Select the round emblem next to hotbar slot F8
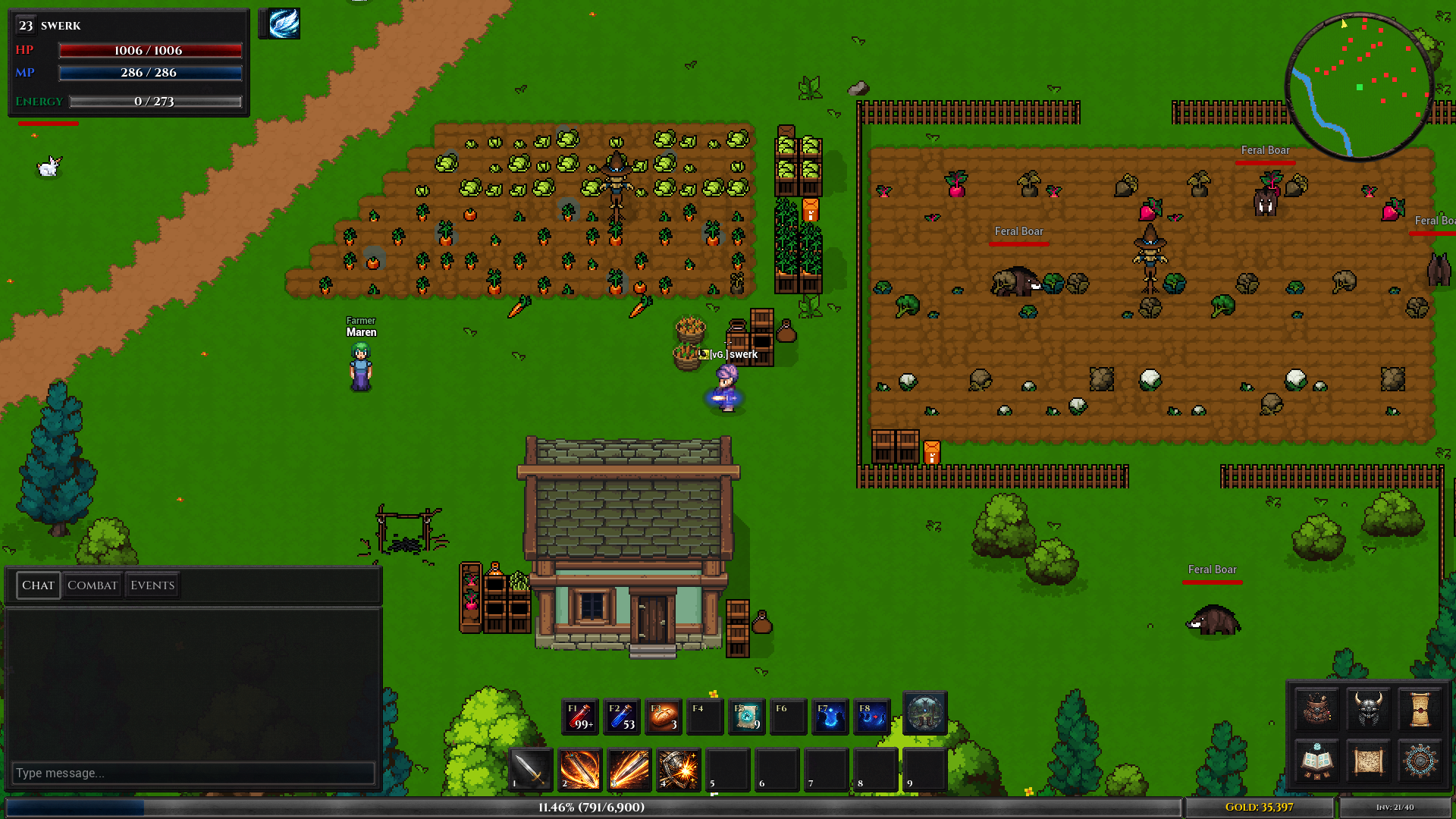This screenshot has width=1456, height=819. pyautogui.click(x=924, y=714)
